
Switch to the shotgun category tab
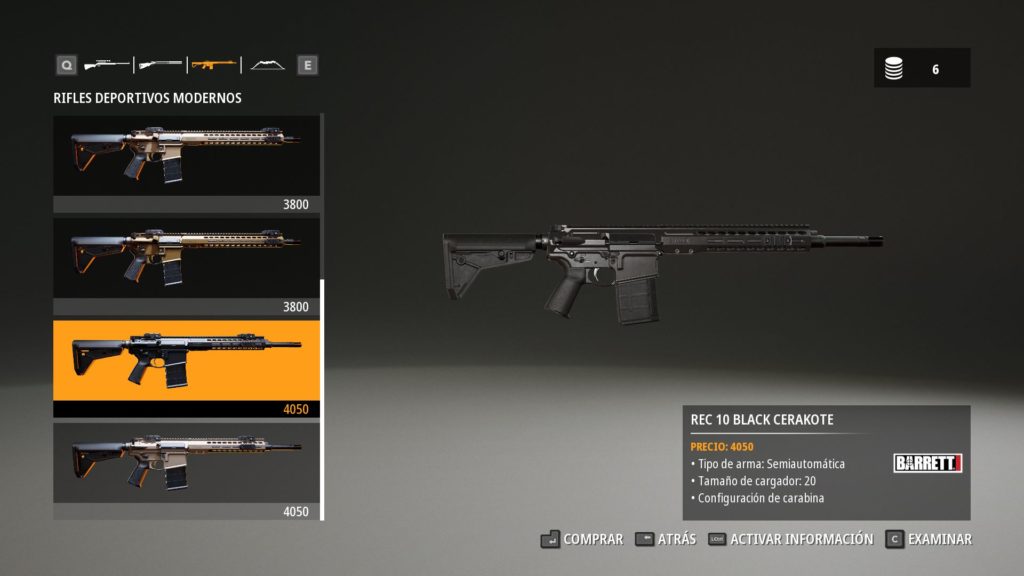click(160, 65)
